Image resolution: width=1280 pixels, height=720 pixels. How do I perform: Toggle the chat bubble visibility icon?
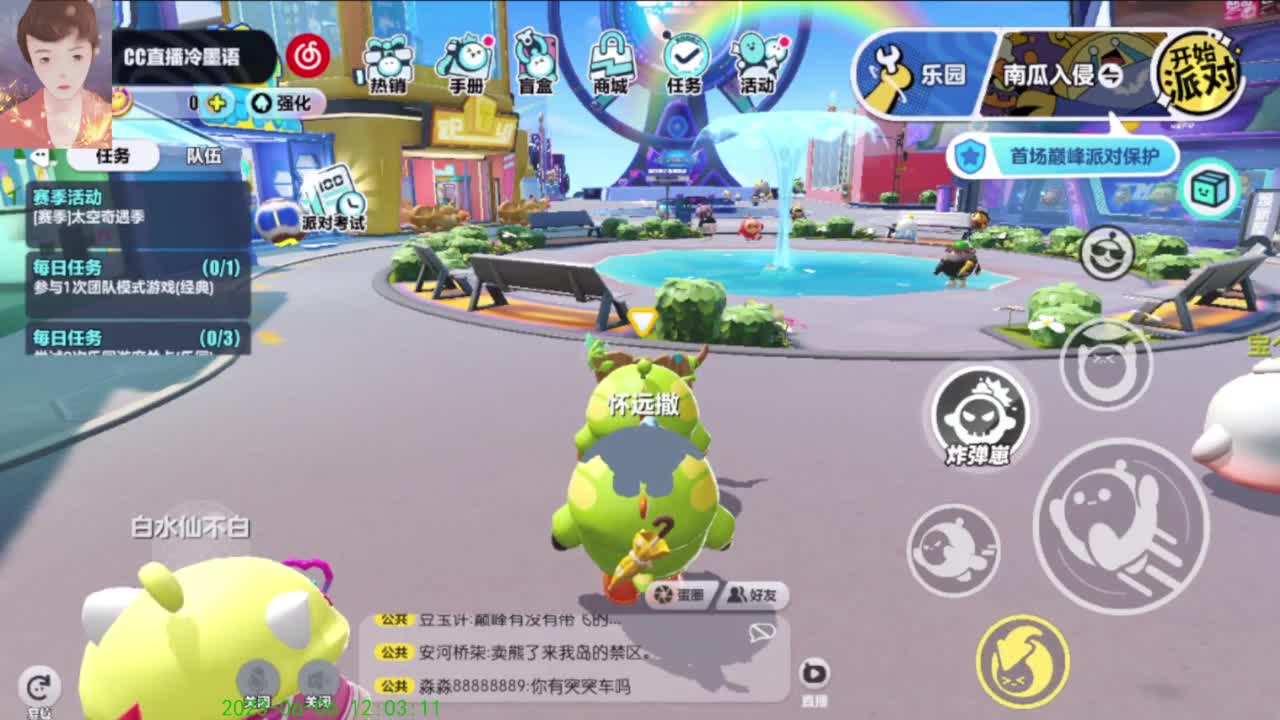click(764, 632)
